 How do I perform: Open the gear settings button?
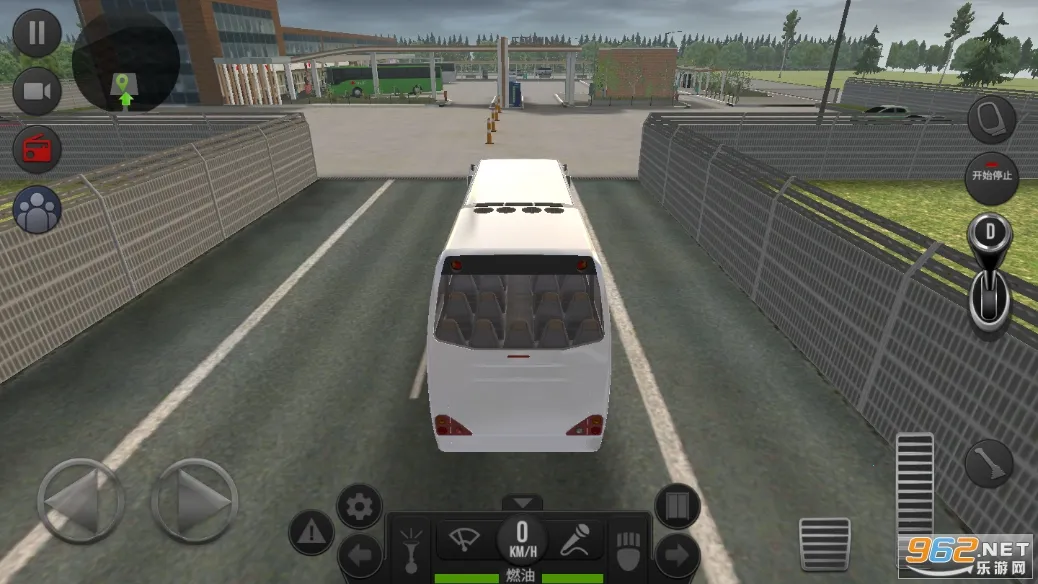(359, 507)
